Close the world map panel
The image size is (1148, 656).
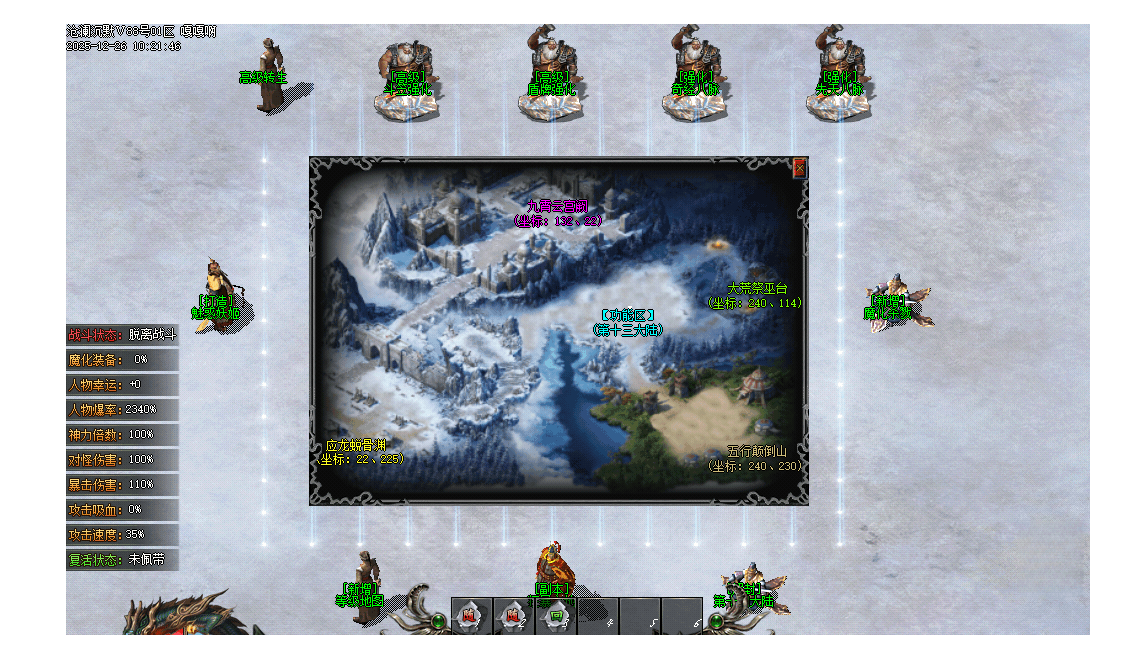[x=799, y=168]
